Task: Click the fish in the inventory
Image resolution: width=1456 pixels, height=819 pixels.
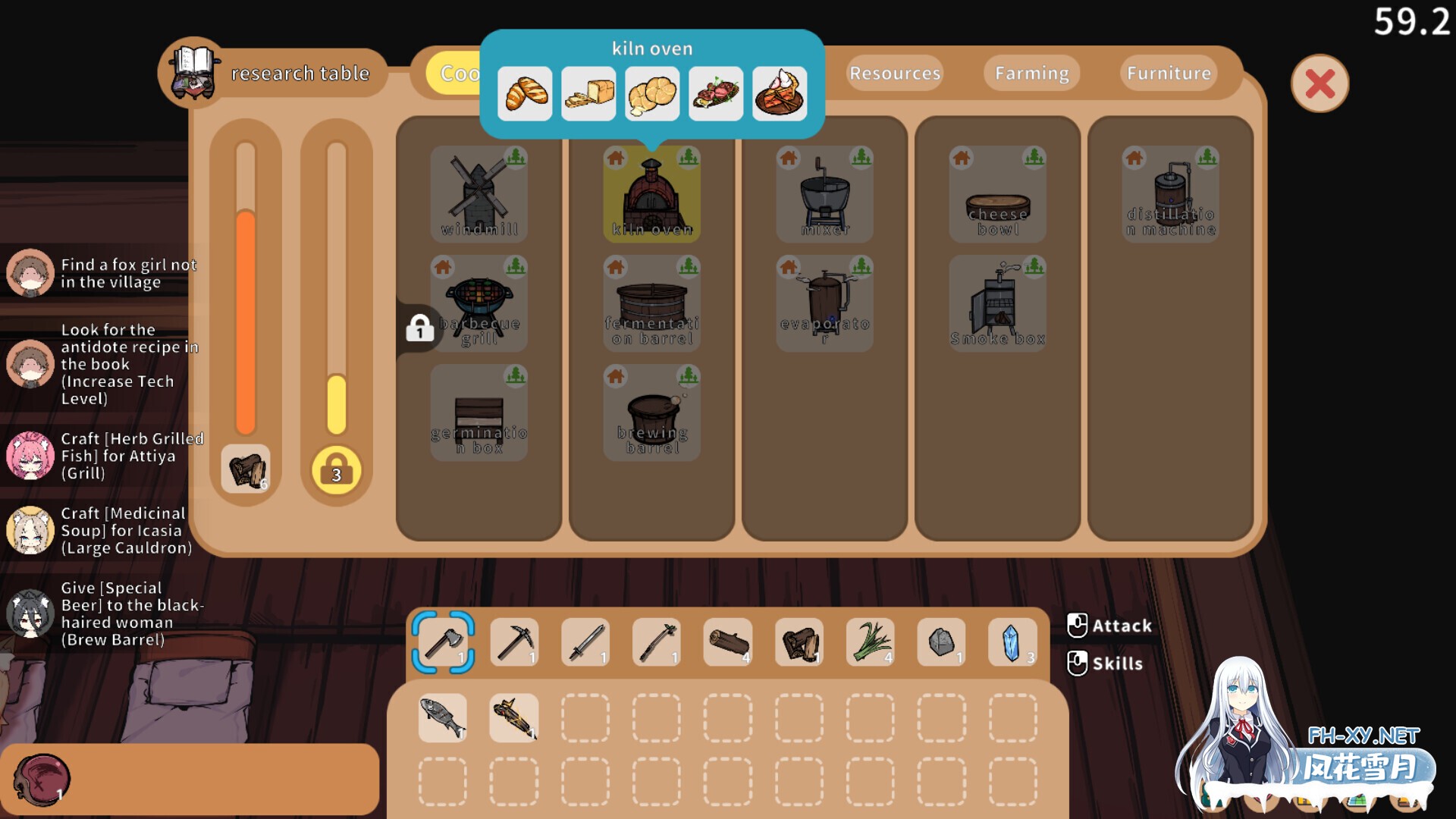Action: [444, 717]
